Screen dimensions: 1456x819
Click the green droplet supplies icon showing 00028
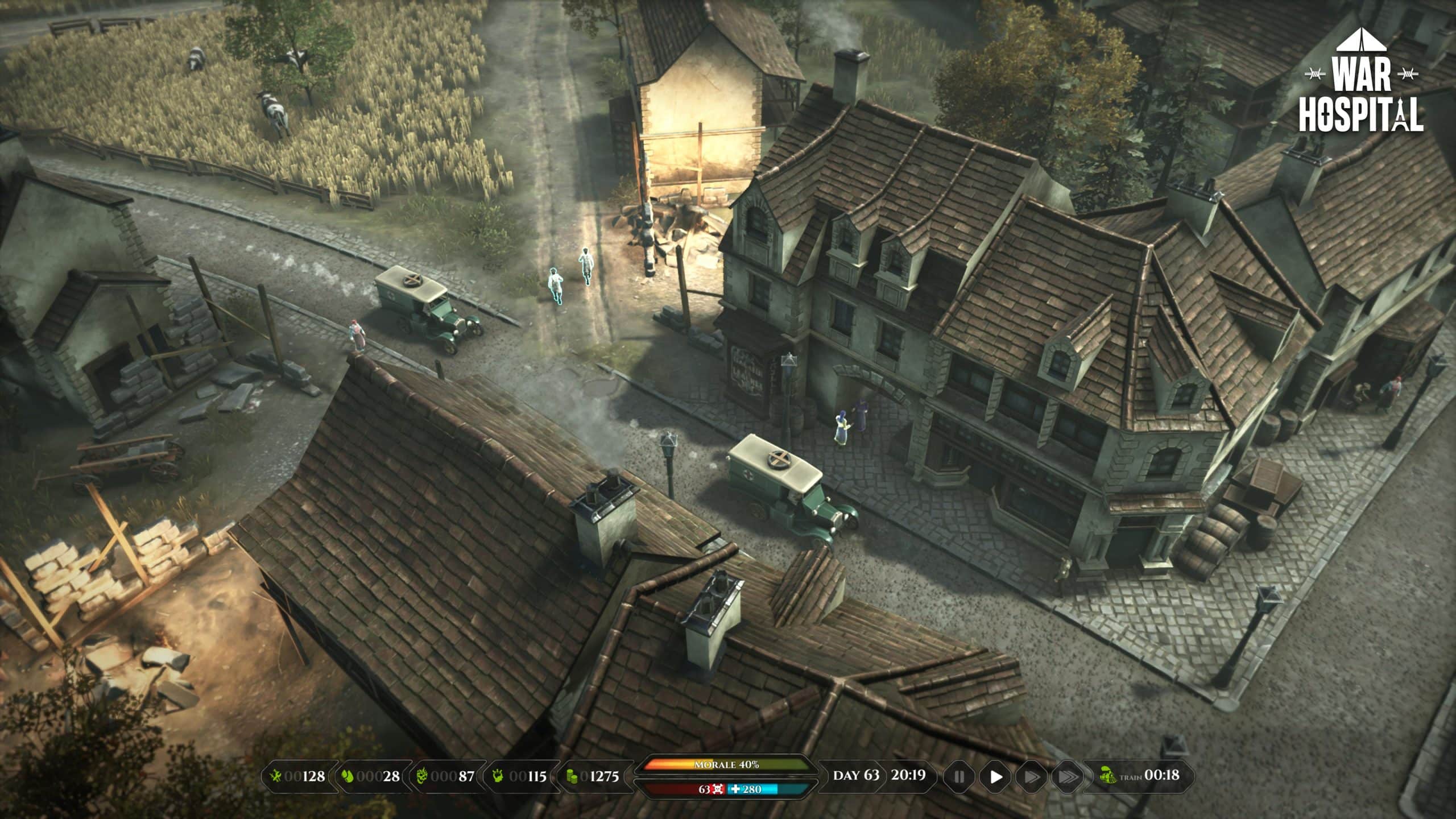coord(348,776)
